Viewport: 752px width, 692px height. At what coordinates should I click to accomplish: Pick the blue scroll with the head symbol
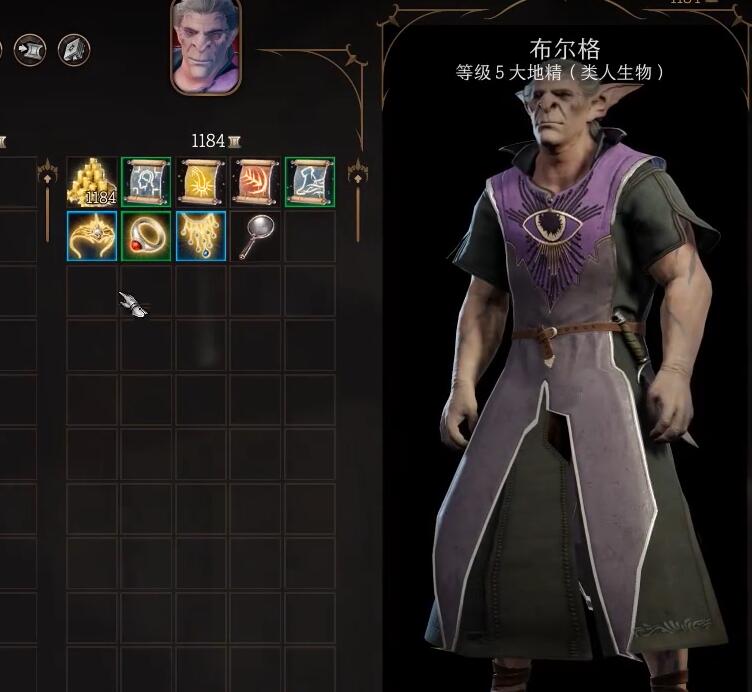[x=146, y=182]
